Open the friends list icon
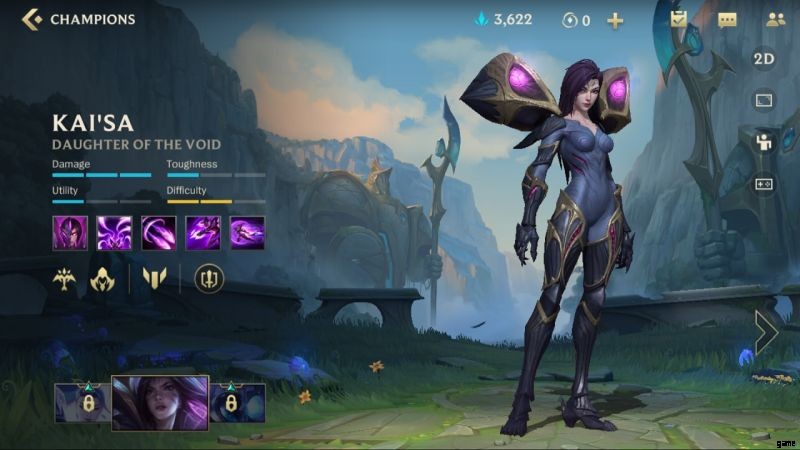The width and height of the screenshot is (800, 450). [x=775, y=19]
